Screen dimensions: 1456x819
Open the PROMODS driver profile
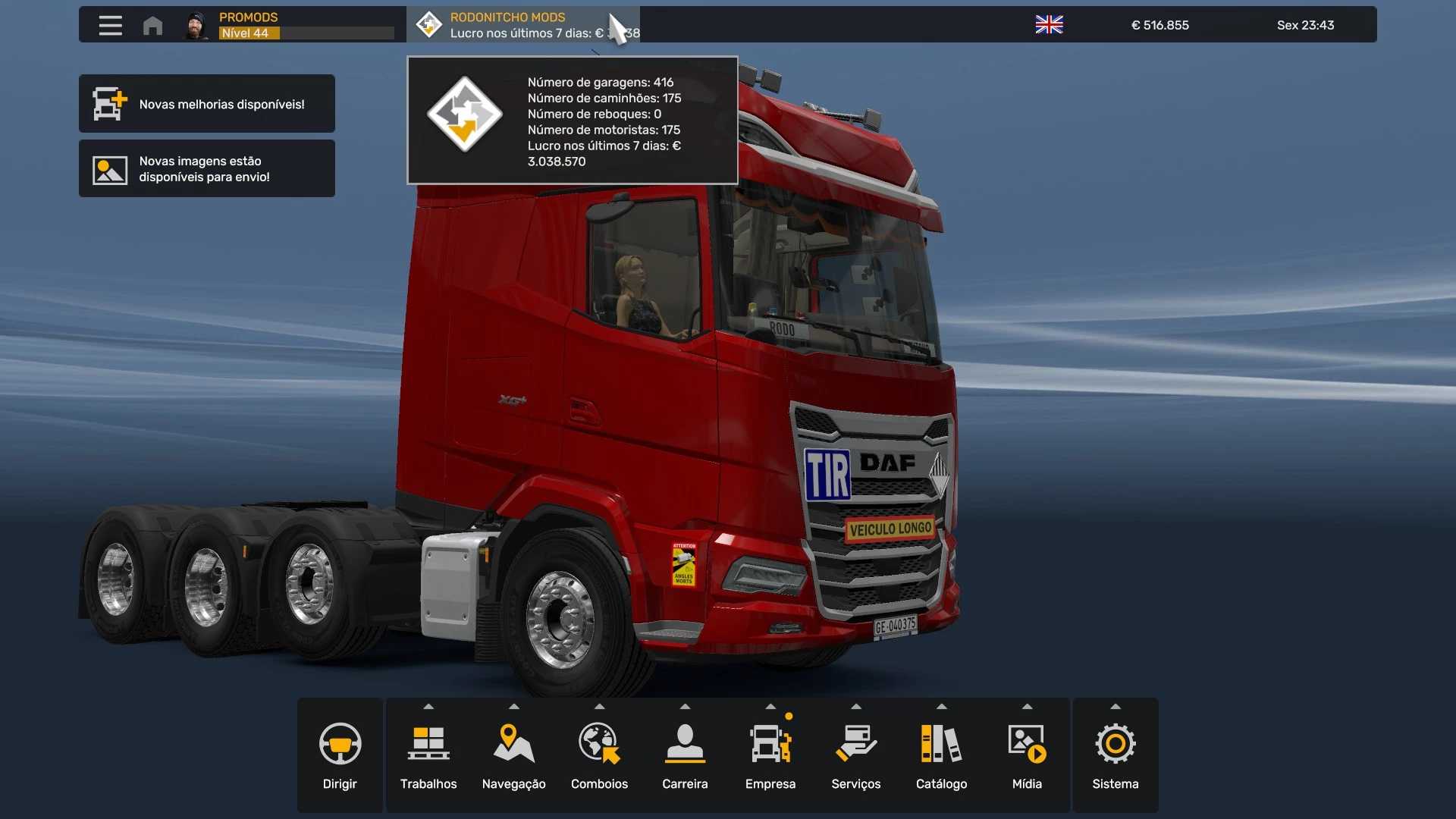point(288,25)
